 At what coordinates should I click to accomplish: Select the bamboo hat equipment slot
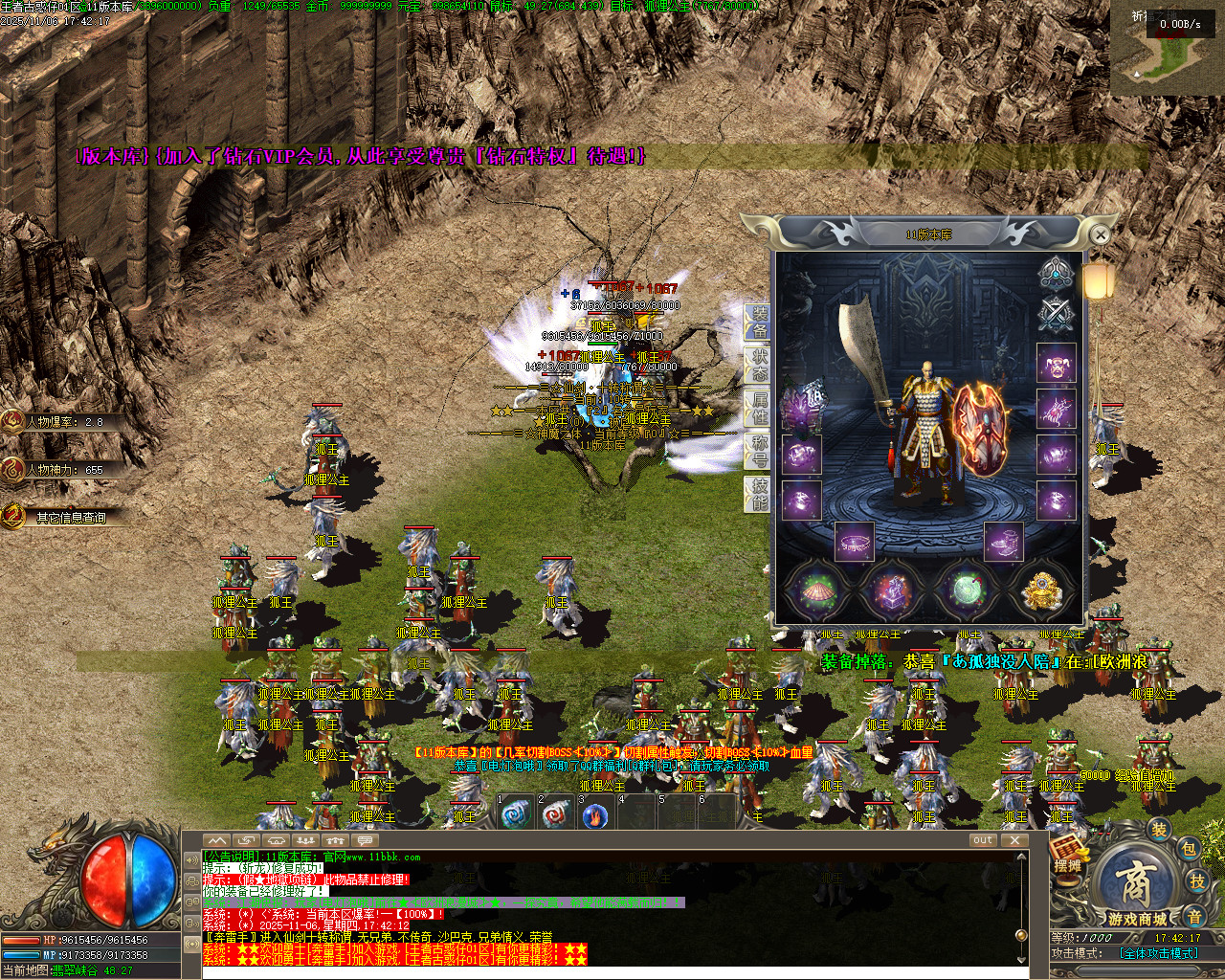815,590
